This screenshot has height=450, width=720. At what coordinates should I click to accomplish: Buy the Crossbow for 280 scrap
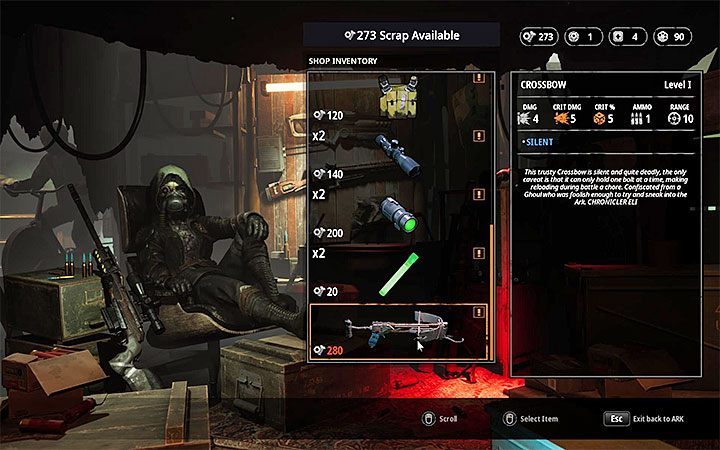400,332
